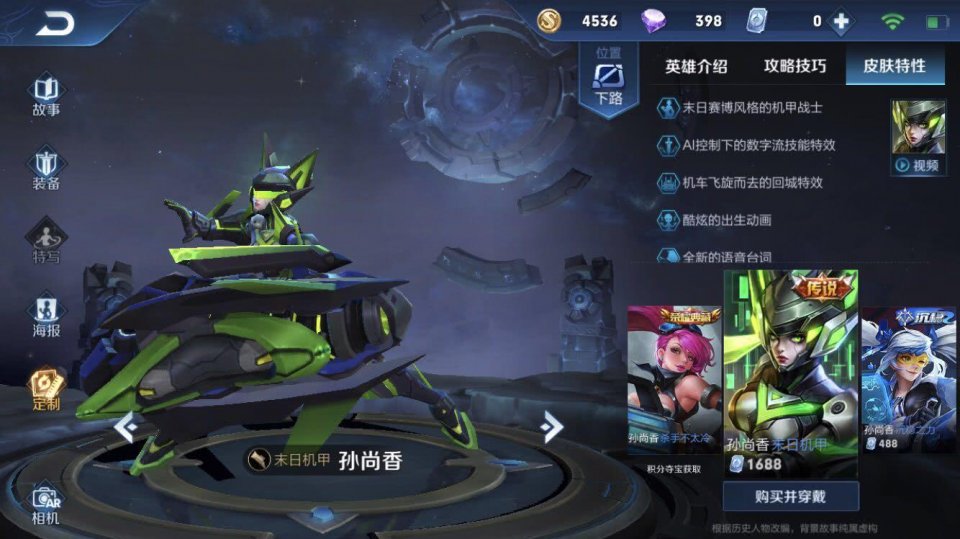Choose the 杀手不太冷 skin card
Viewport: 960px width, 539px height.
673,383
